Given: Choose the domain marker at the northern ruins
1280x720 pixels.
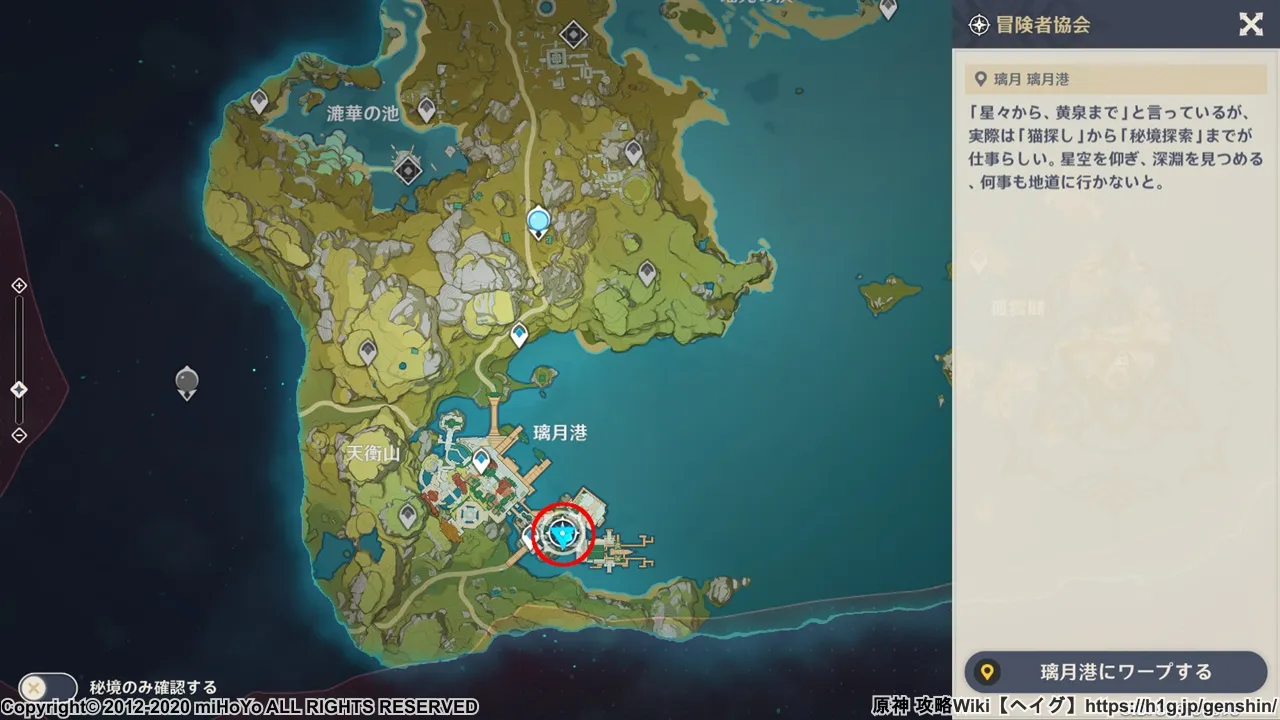Looking at the screenshot, I should click(x=573, y=36).
